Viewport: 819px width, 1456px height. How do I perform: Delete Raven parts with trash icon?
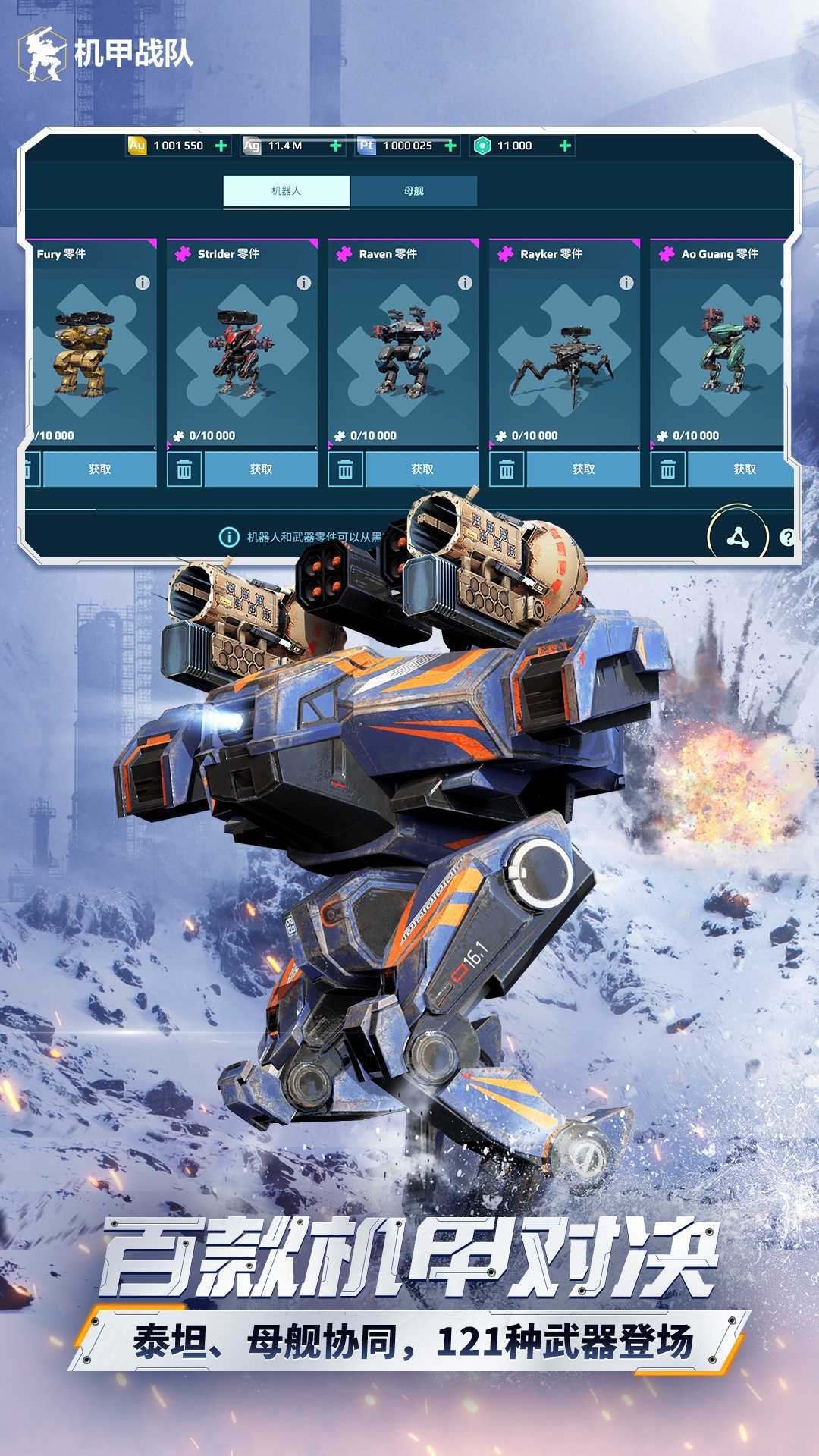point(346,470)
